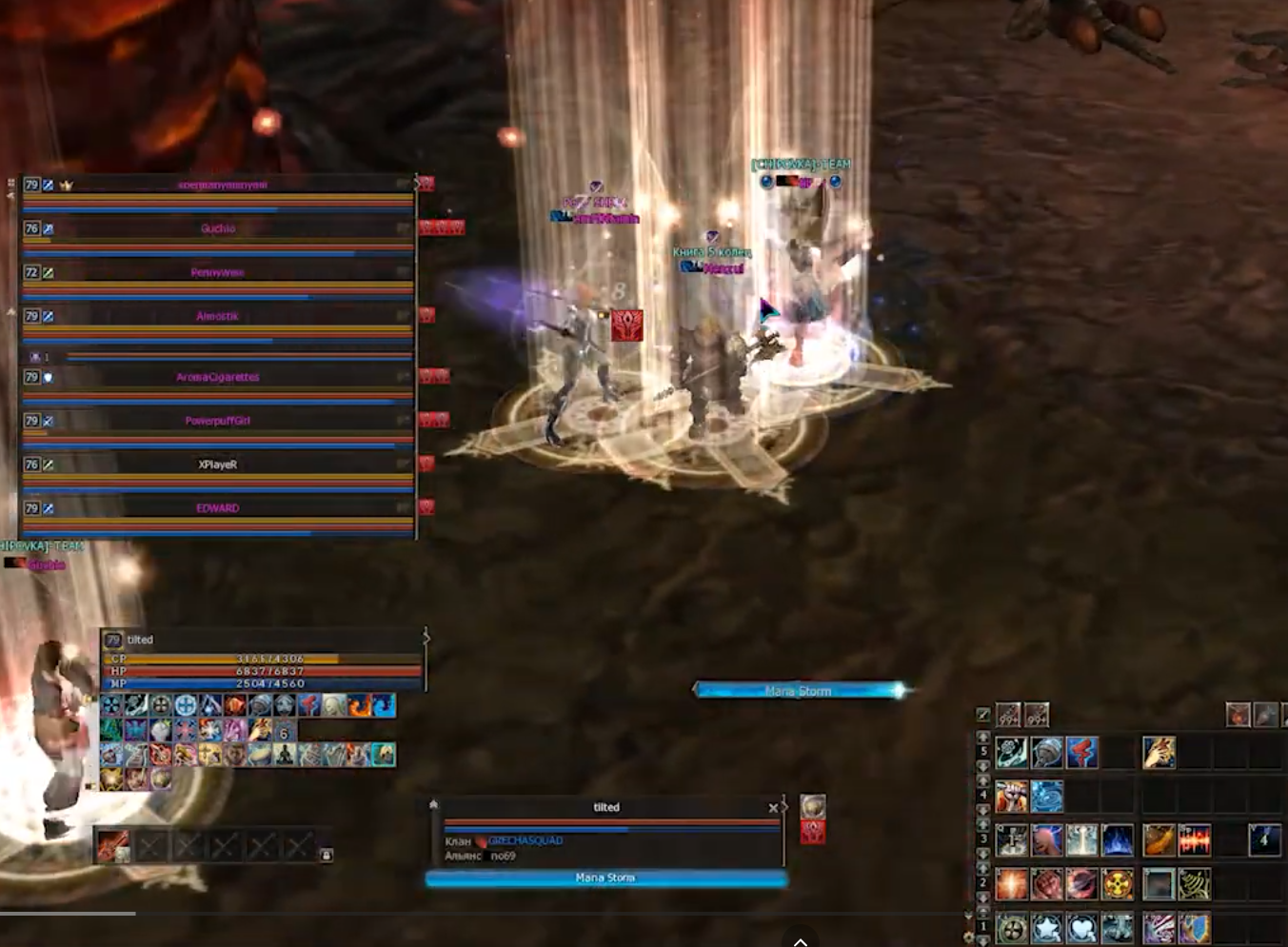Expand the video player chevron control
This screenshot has width=1288, height=947.
pyautogui.click(x=801, y=941)
